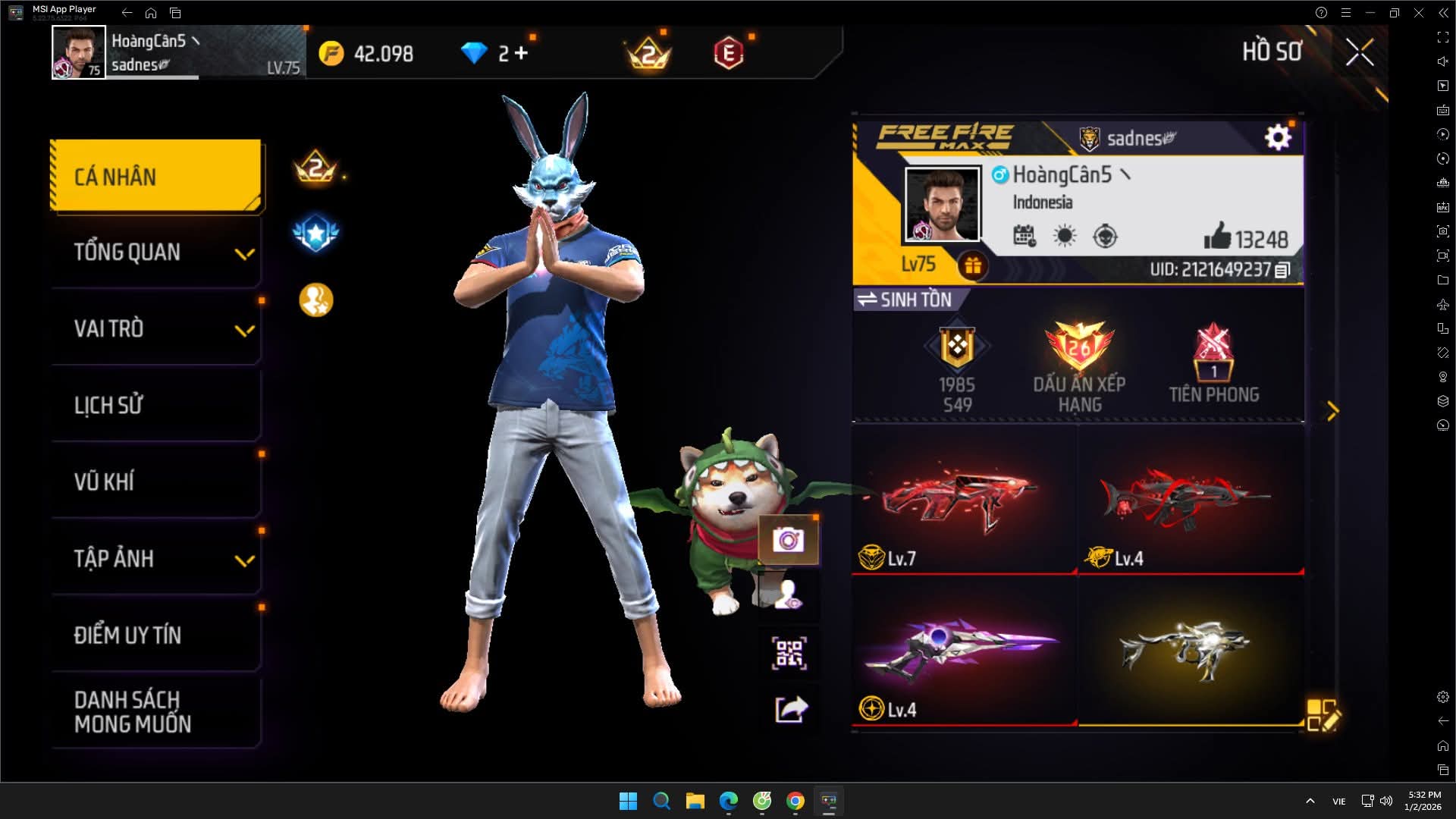Edit weapon showcase with pencil icon

click(x=1323, y=715)
